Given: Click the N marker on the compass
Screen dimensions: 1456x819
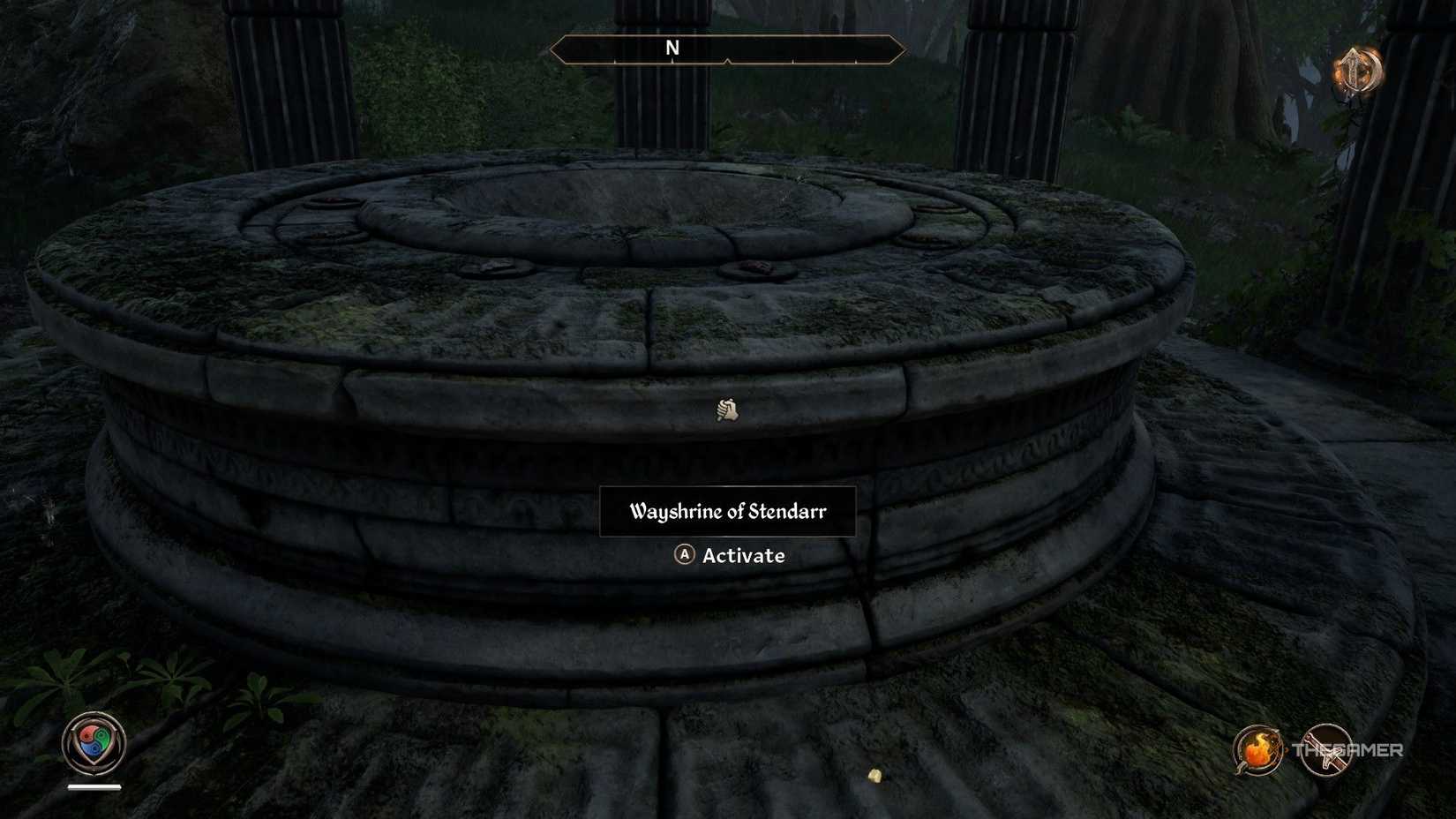Looking at the screenshot, I should [x=672, y=49].
